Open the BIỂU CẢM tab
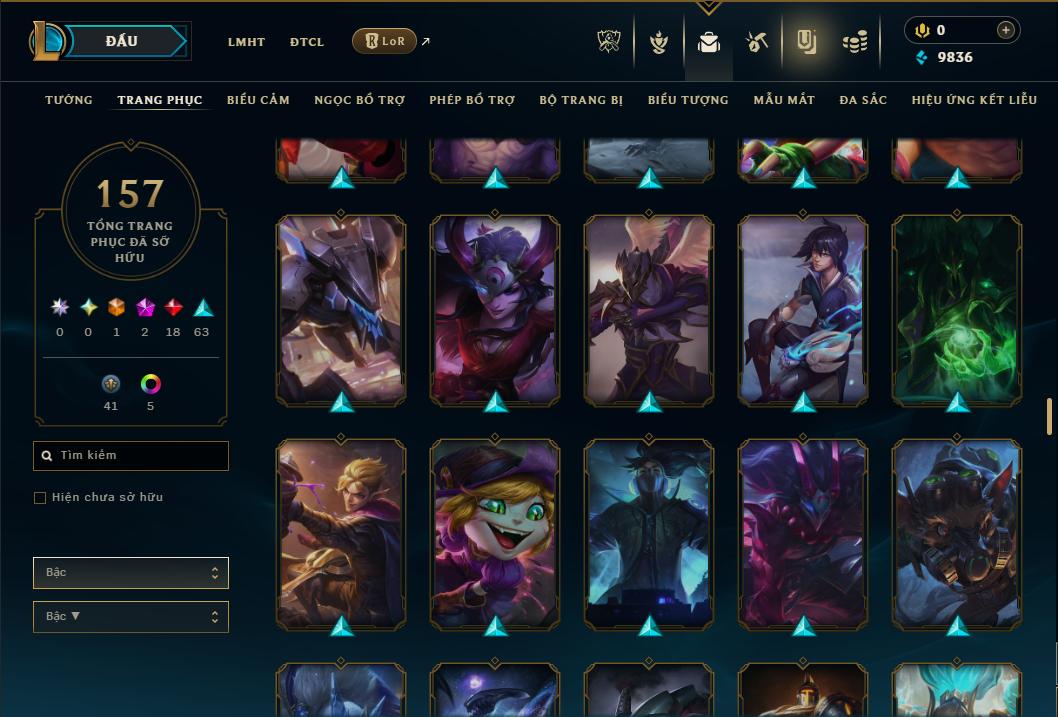 click(x=258, y=100)
